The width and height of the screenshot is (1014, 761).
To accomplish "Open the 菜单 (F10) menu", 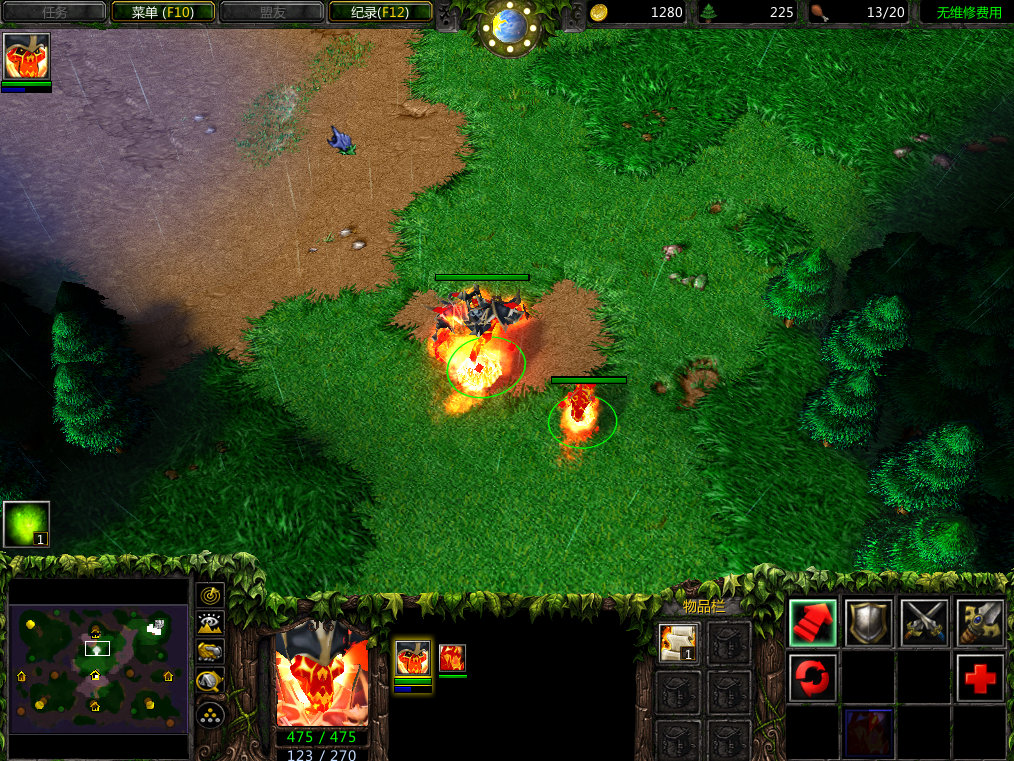I will 162,12.
